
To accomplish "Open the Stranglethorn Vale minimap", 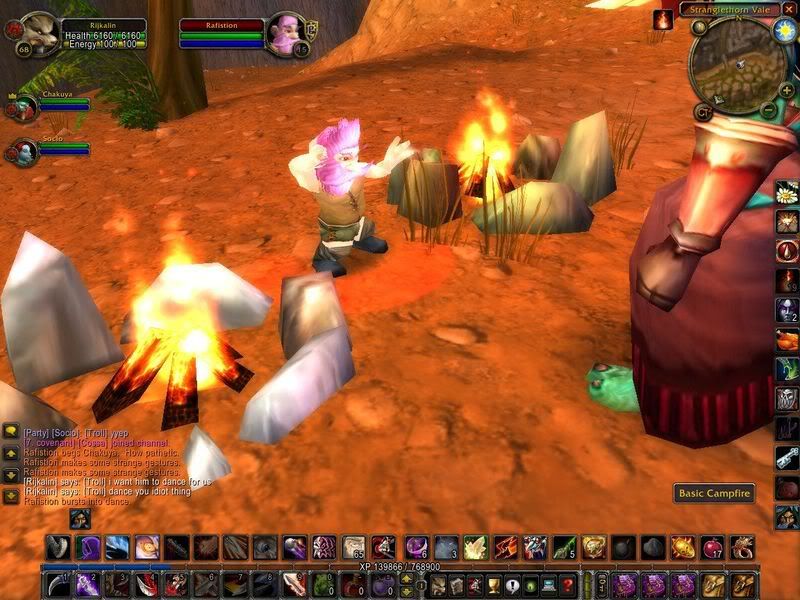I will (738, 64).
